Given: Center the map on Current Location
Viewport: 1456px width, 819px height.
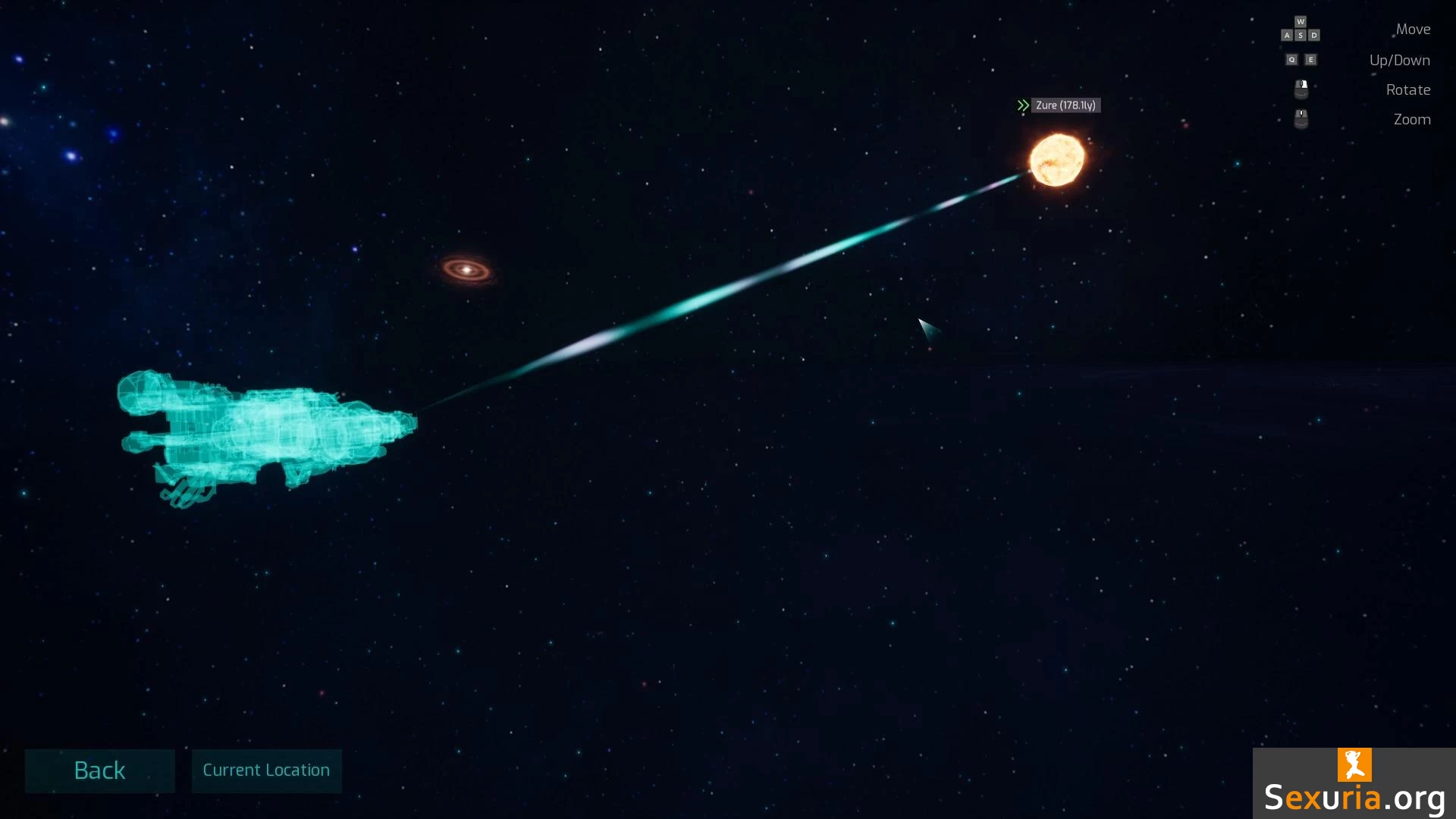Looking at the screenshot, I should coord(266,770).
